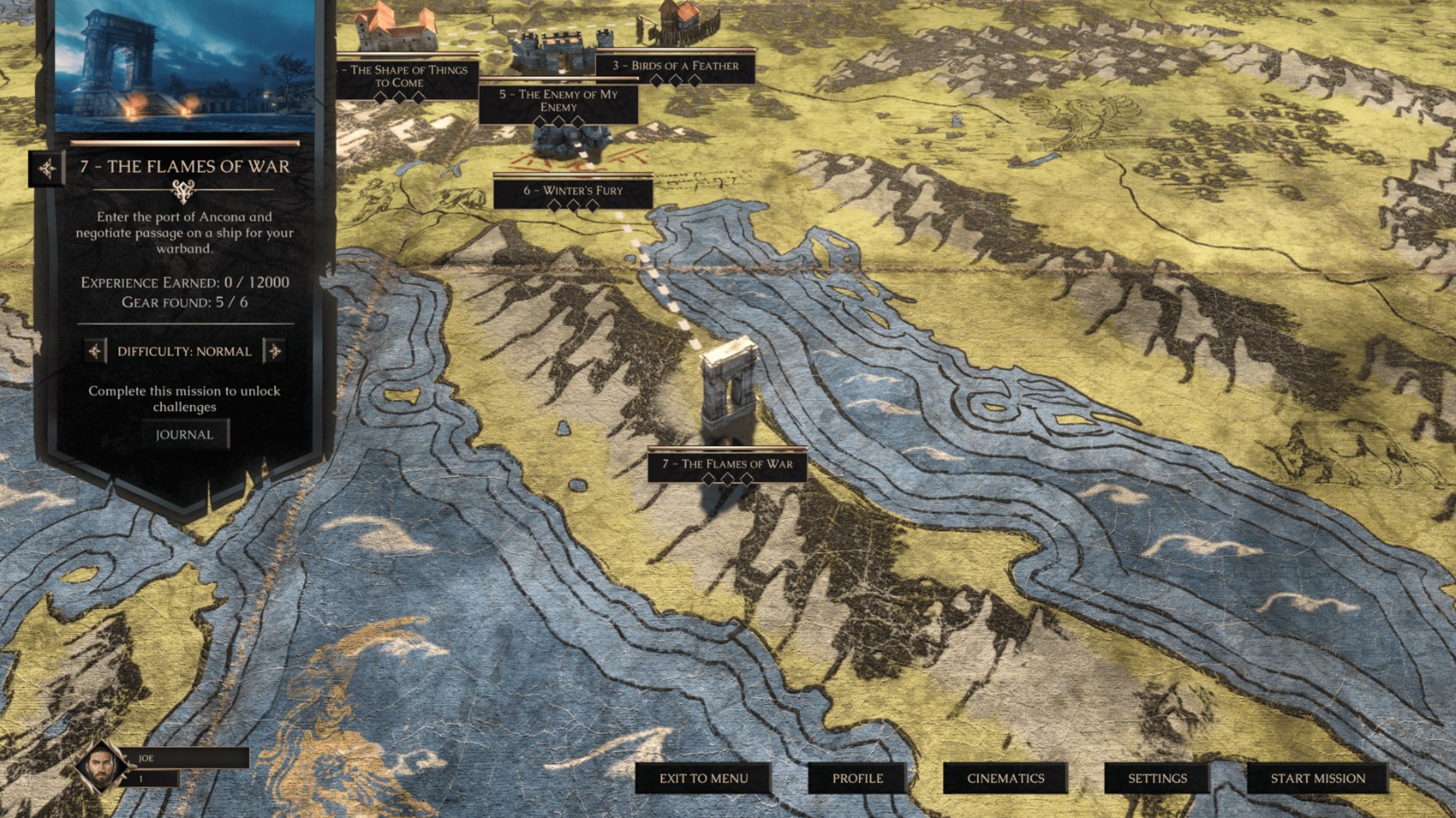Exit to the main menu
The height and width of the screenshot is (818, 1456).
pyautogui.click(x=703, y=779)
